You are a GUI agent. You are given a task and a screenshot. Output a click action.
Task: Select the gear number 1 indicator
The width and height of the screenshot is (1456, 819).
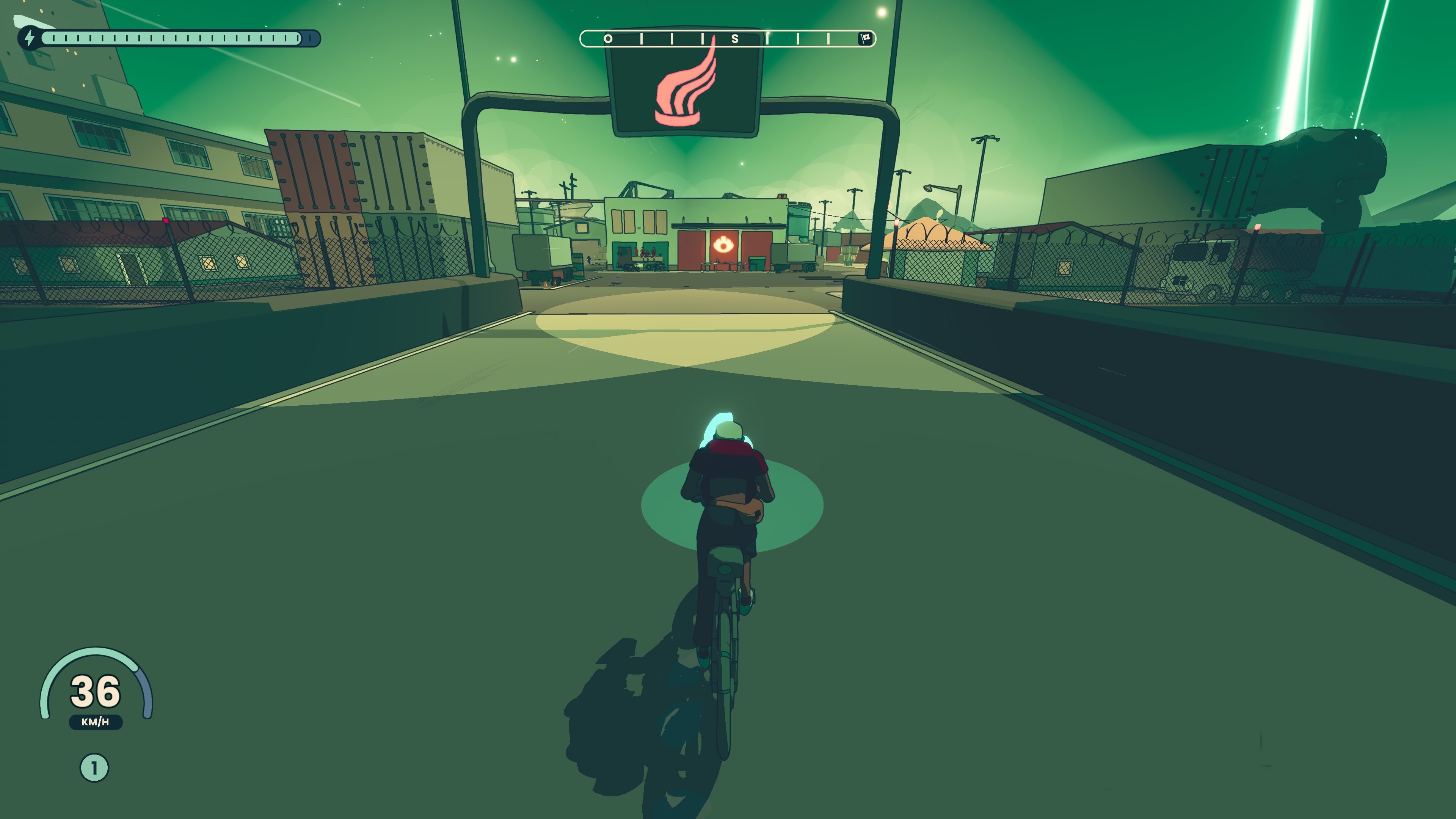pos(94,767)
